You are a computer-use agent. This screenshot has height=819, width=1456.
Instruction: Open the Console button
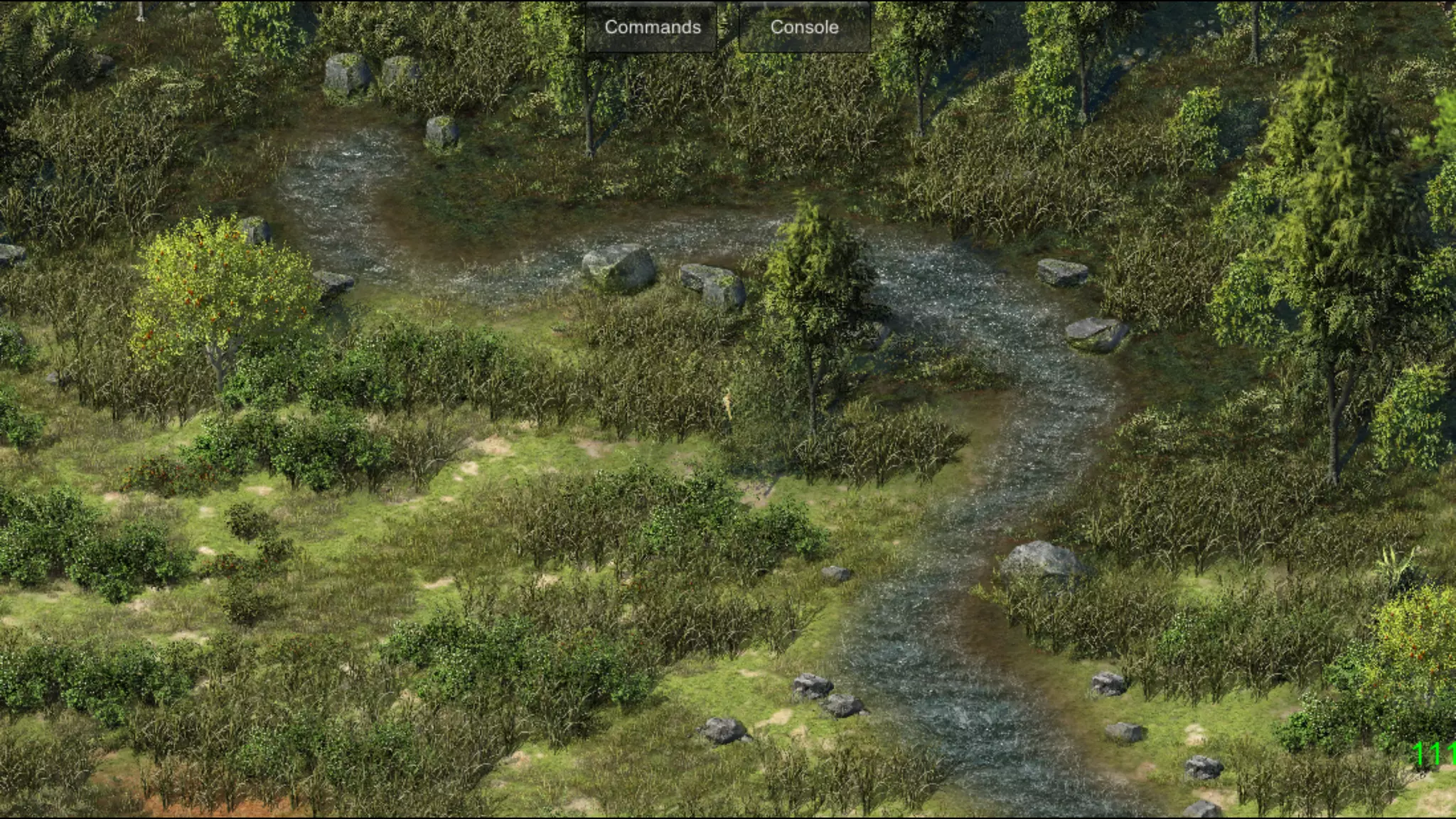[x=804, y=27]
